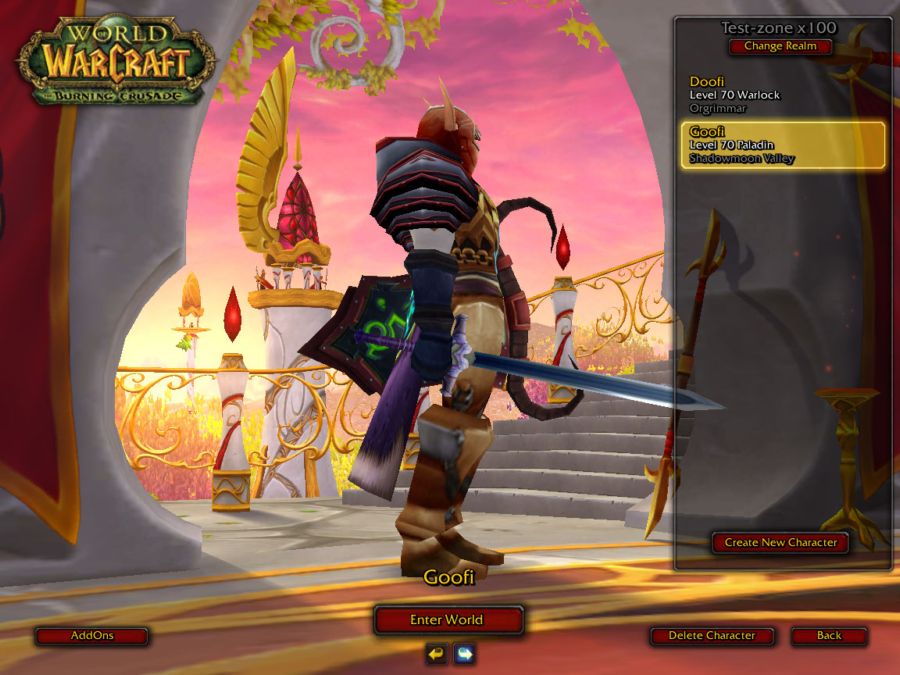Delete the selected character
Screen dimensions: 900x675
pos(713,636)
